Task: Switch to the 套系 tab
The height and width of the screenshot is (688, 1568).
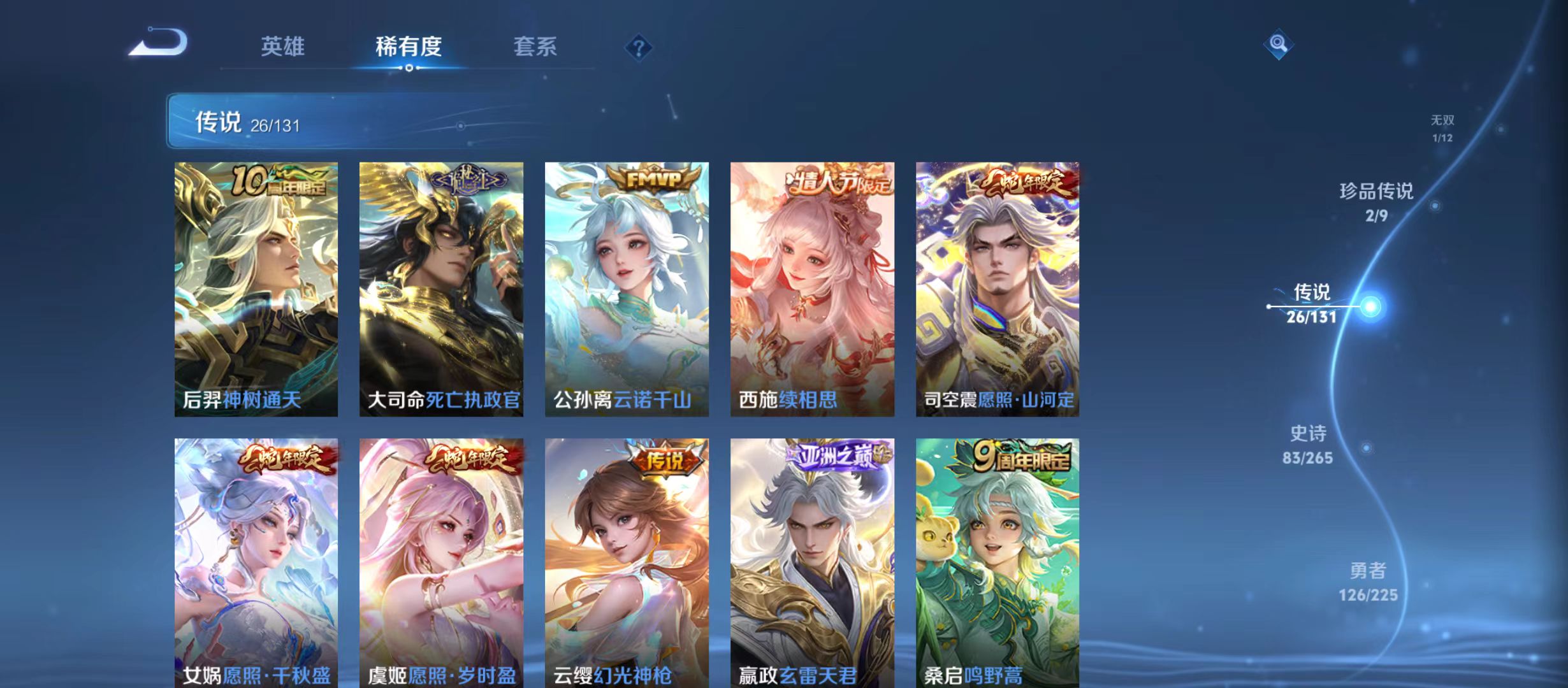Action: click(x=537, y=46)
